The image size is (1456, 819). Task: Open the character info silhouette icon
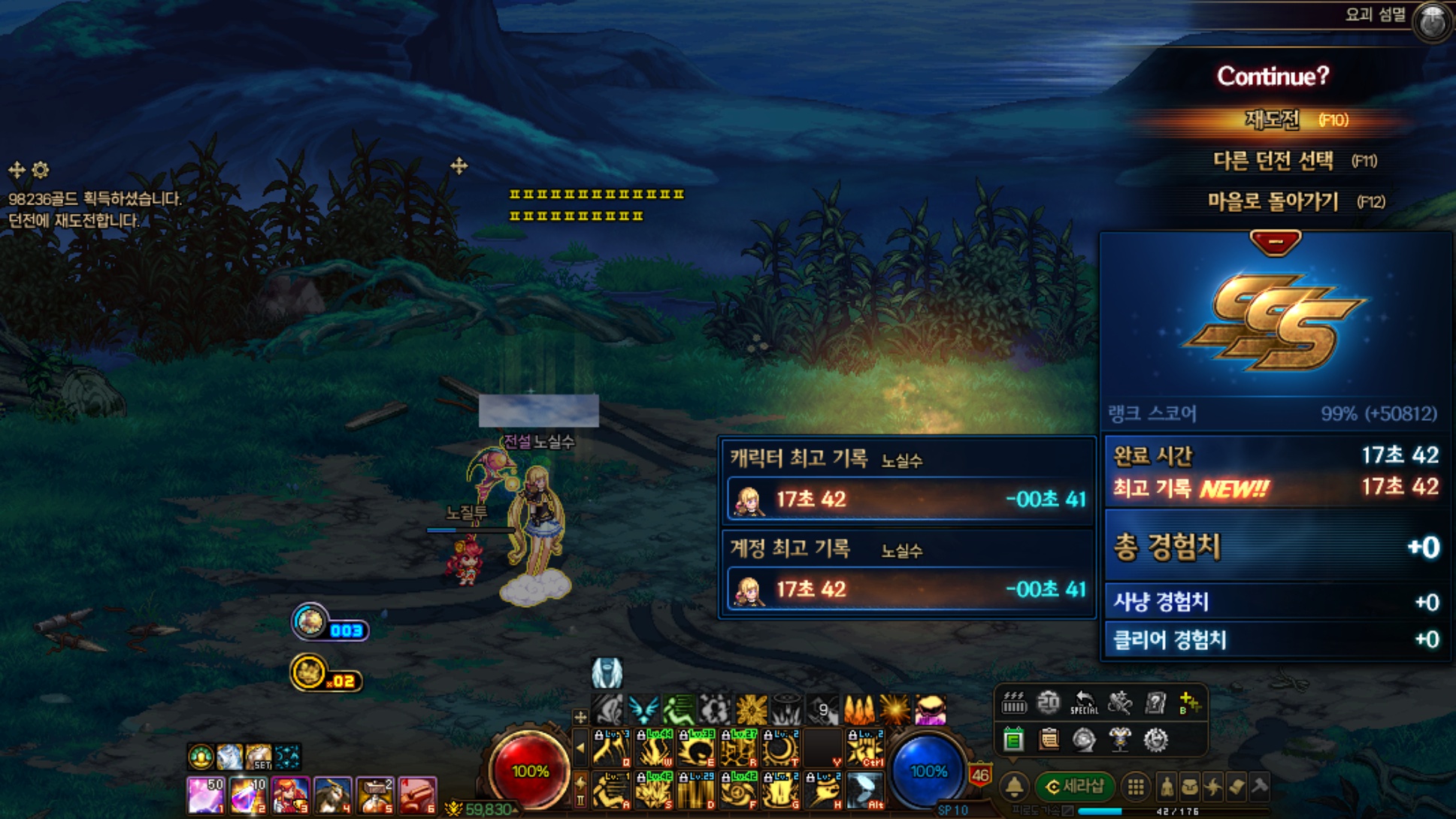tap(1167, 787)
